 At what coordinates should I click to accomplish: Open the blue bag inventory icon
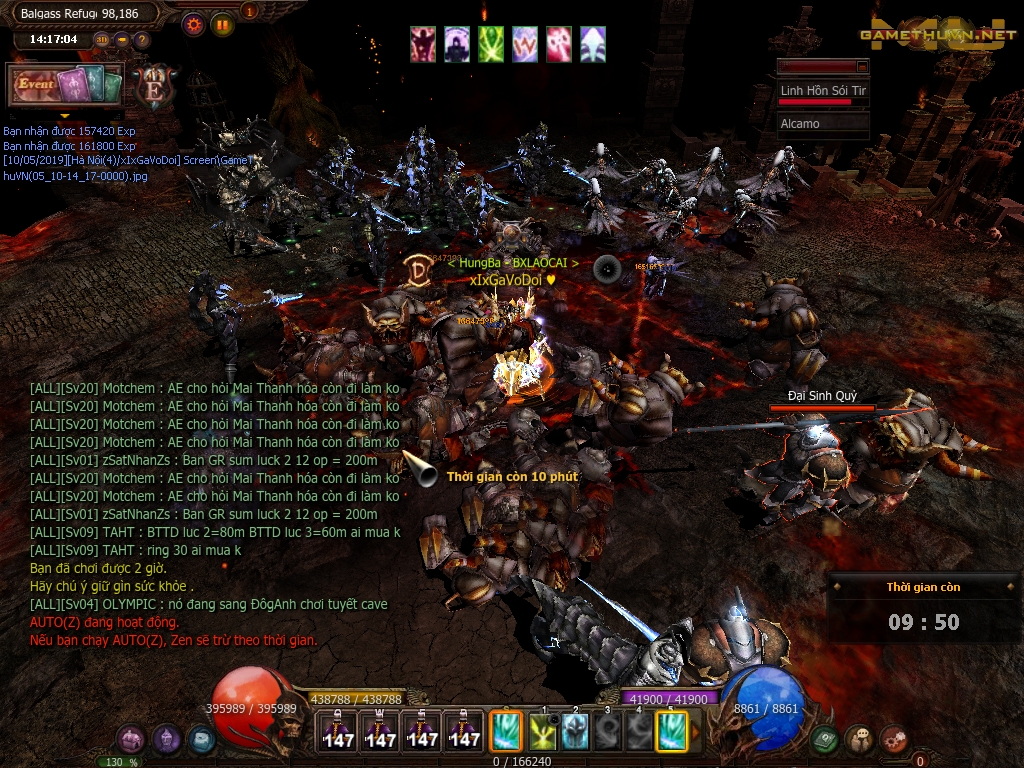(201, 739)
